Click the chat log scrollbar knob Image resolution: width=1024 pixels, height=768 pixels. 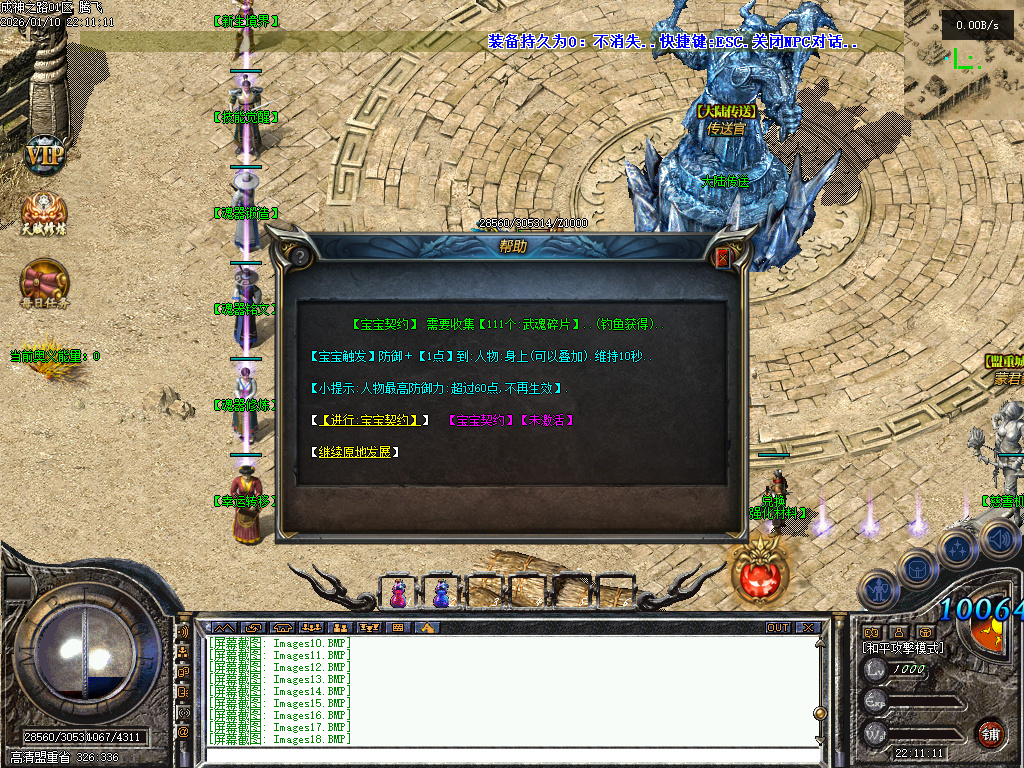[820, 713]
